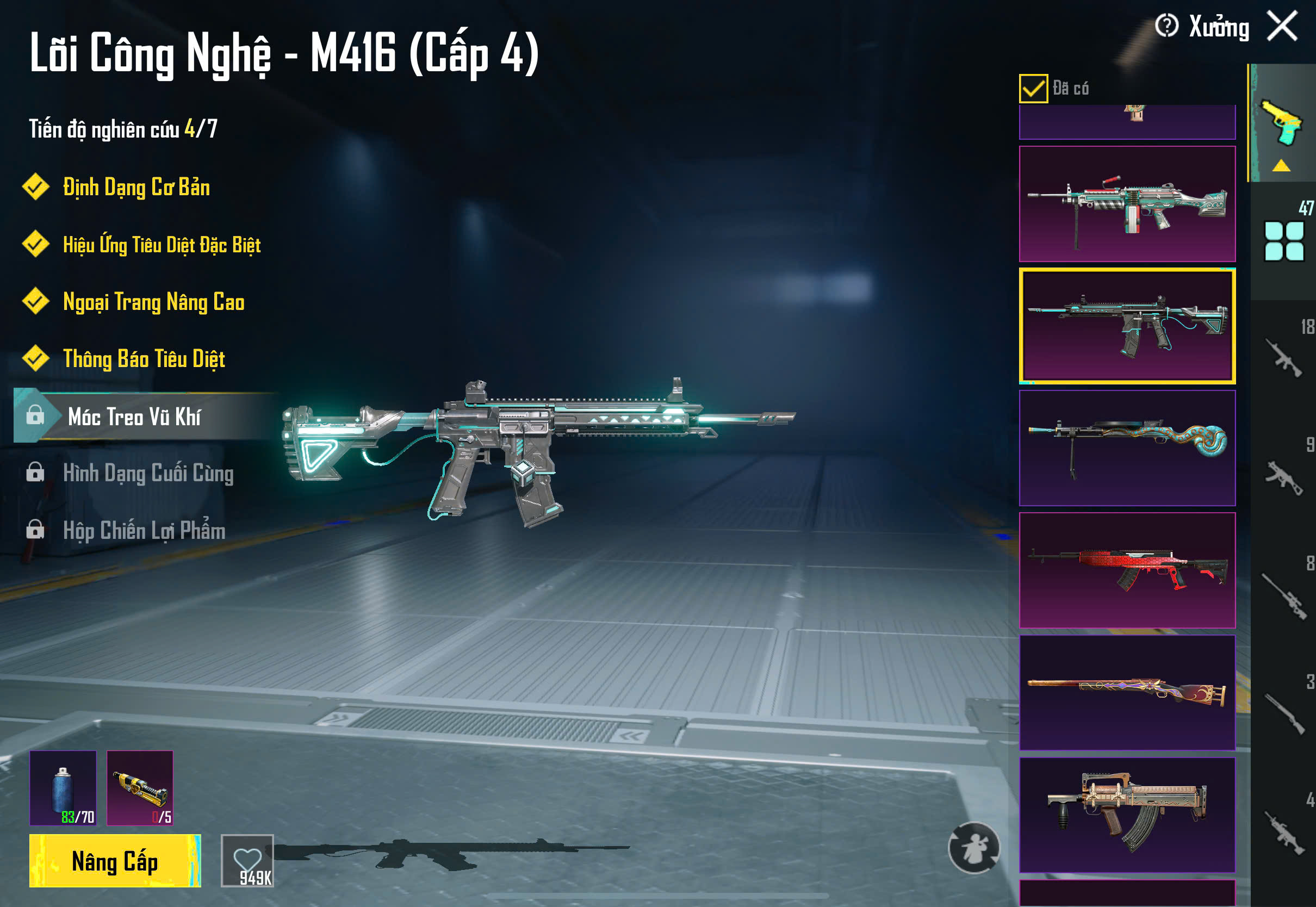The width and height of the screenshot is (1316, 907).
Task: Close the workshop screen with the X
Action: (1282, 26)
